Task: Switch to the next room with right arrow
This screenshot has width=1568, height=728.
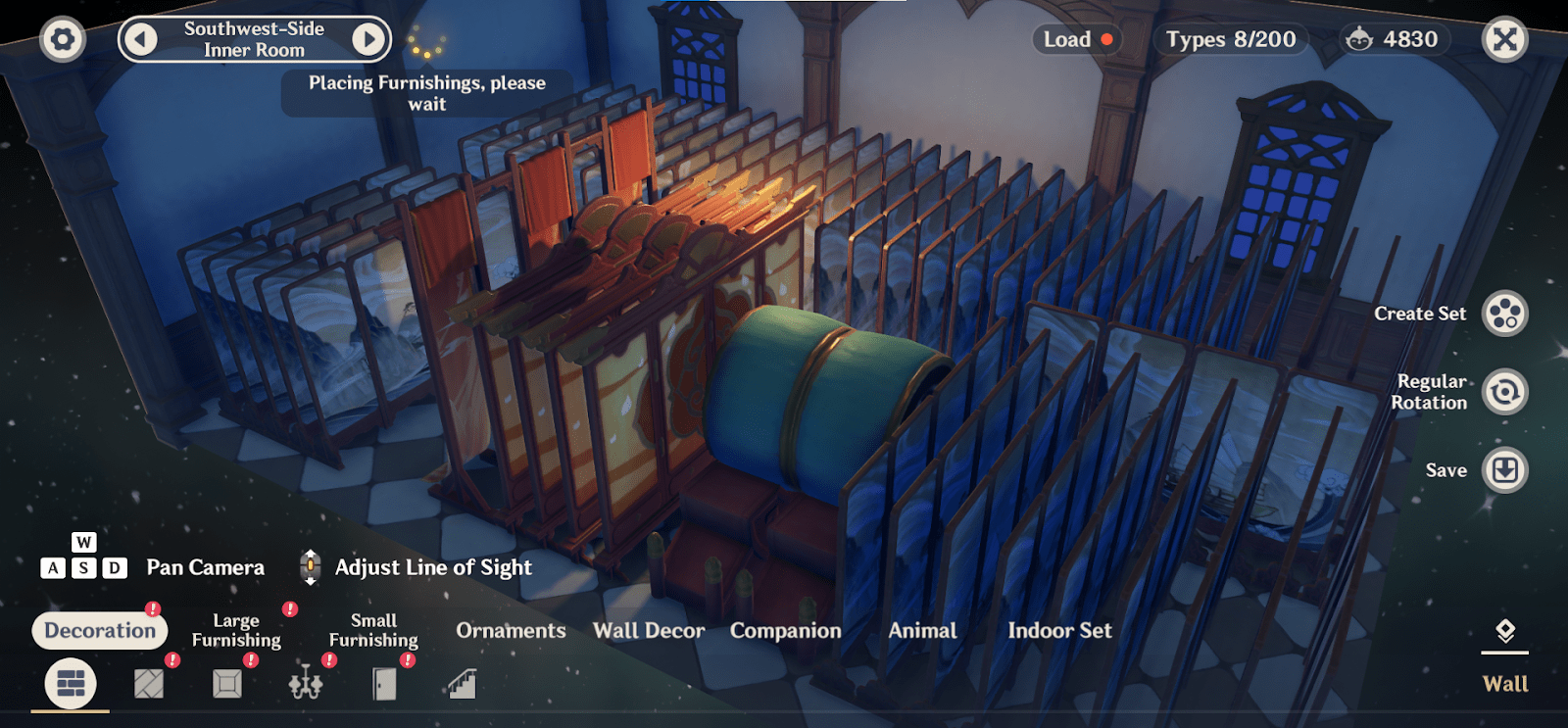Action: coord(368,39)
